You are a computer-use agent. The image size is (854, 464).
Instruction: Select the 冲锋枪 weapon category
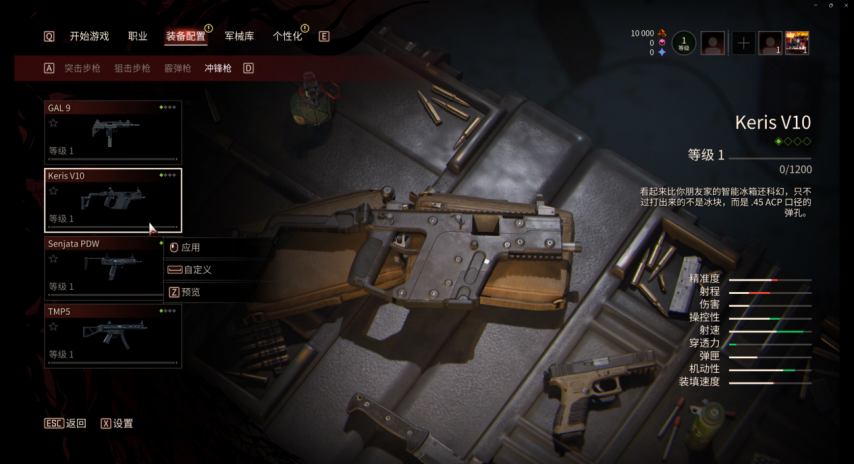tap(218, 69)
